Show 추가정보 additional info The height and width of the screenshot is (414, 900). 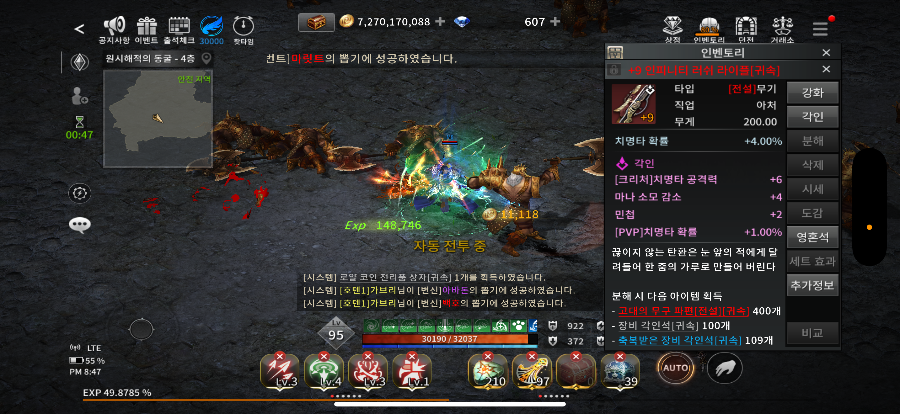(x=812, y=285)
